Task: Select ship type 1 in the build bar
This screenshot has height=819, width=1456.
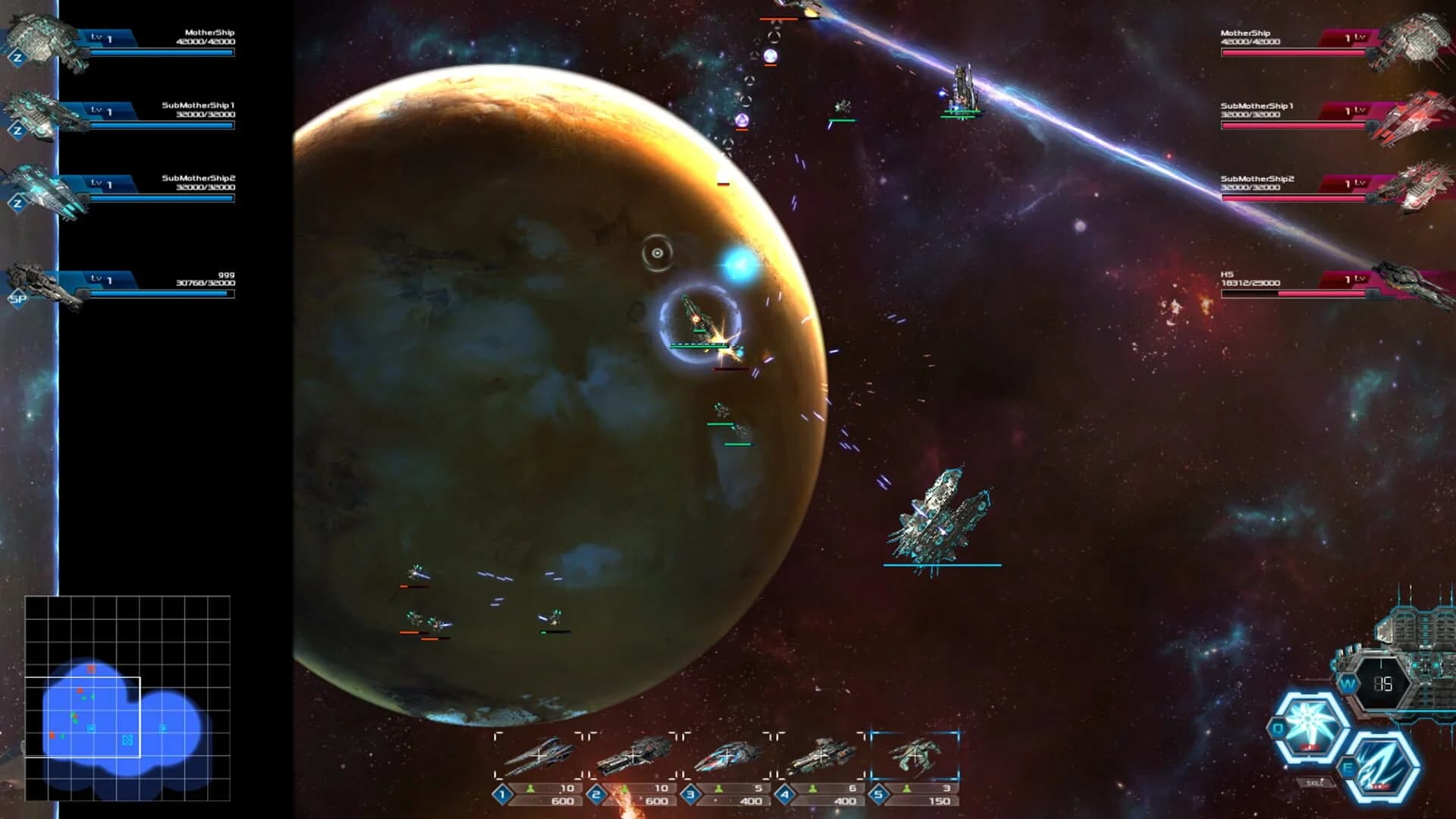Action: coord(540,755)
